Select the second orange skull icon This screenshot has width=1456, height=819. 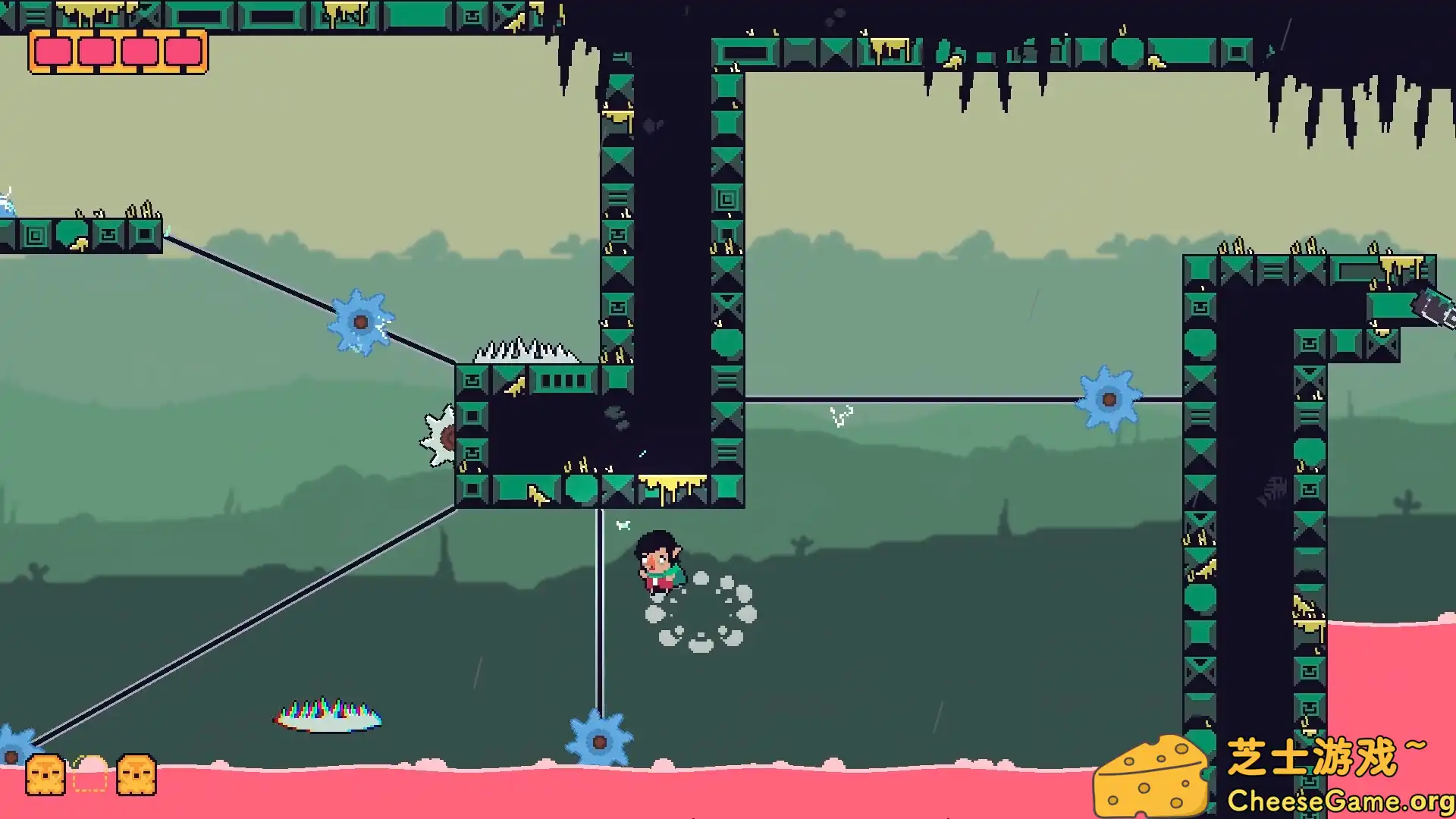pyautogui.click(x=134, y=775)
